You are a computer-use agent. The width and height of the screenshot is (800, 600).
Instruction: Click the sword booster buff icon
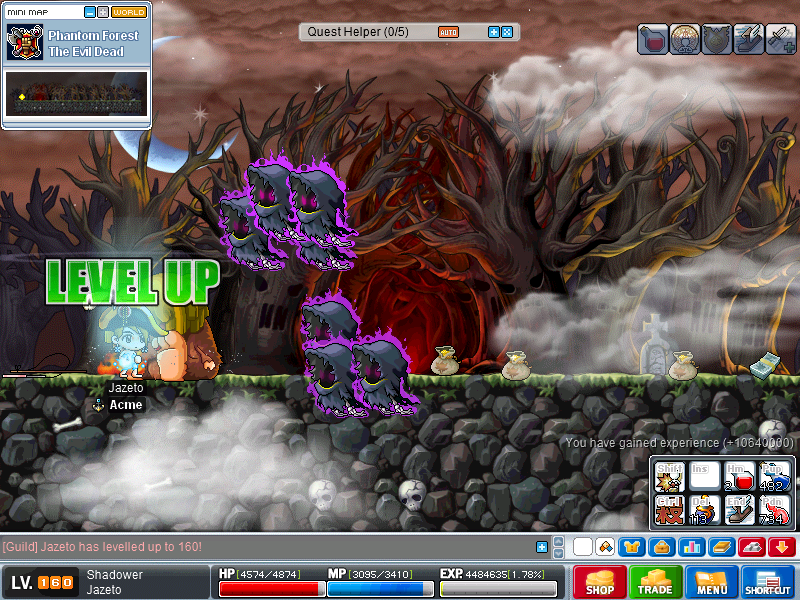781,39
